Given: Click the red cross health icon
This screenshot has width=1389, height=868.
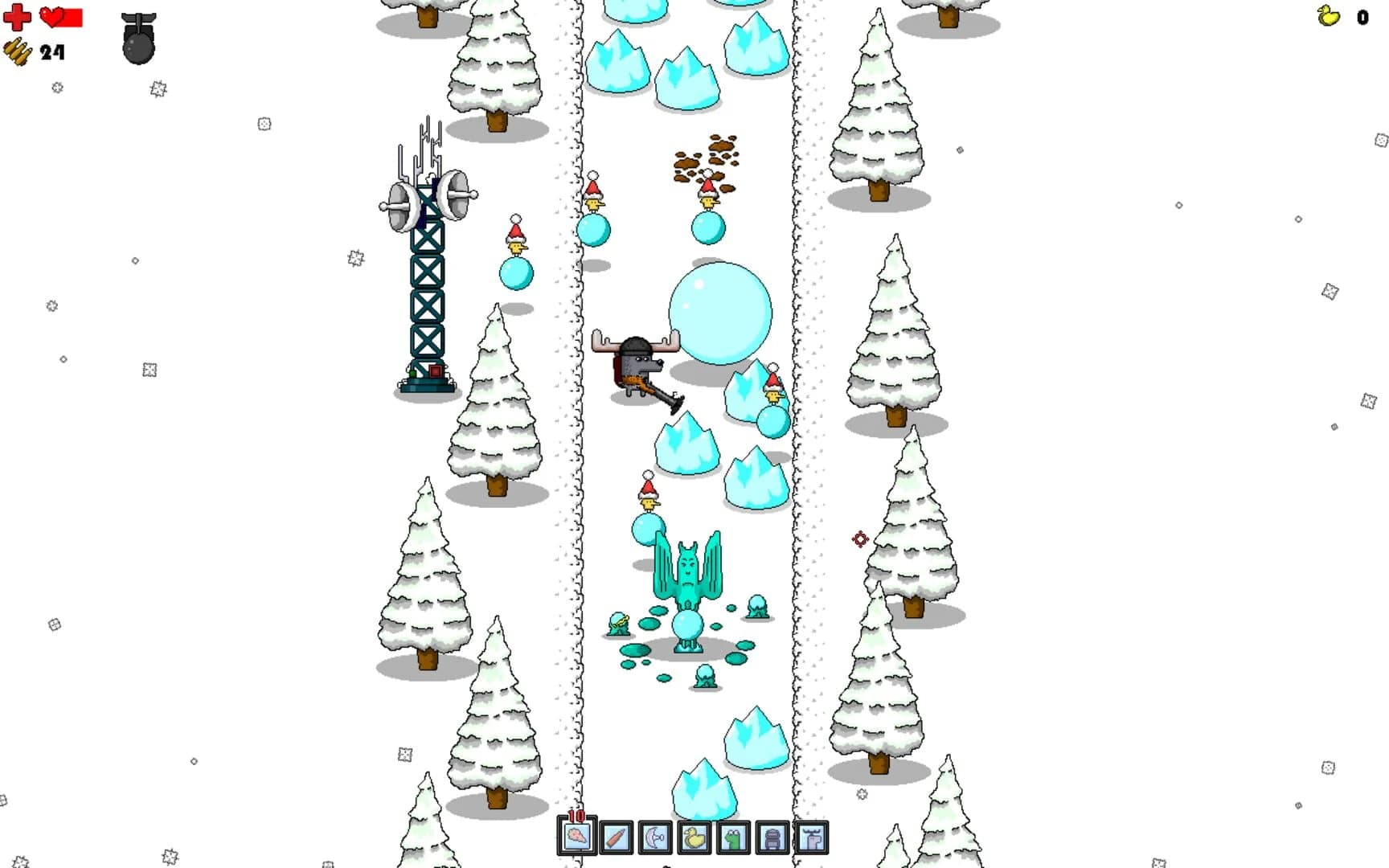Looking at the screenshot, I should [x=18, y=18].
